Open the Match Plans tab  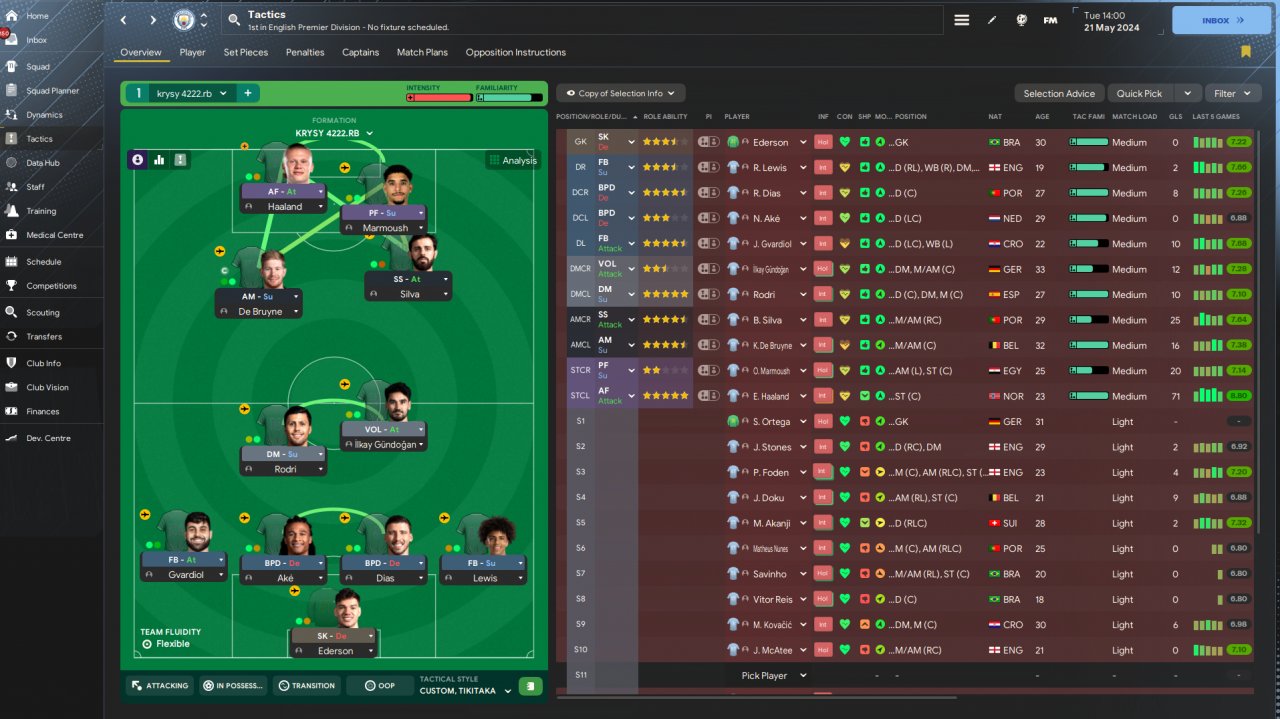[422, 52]
